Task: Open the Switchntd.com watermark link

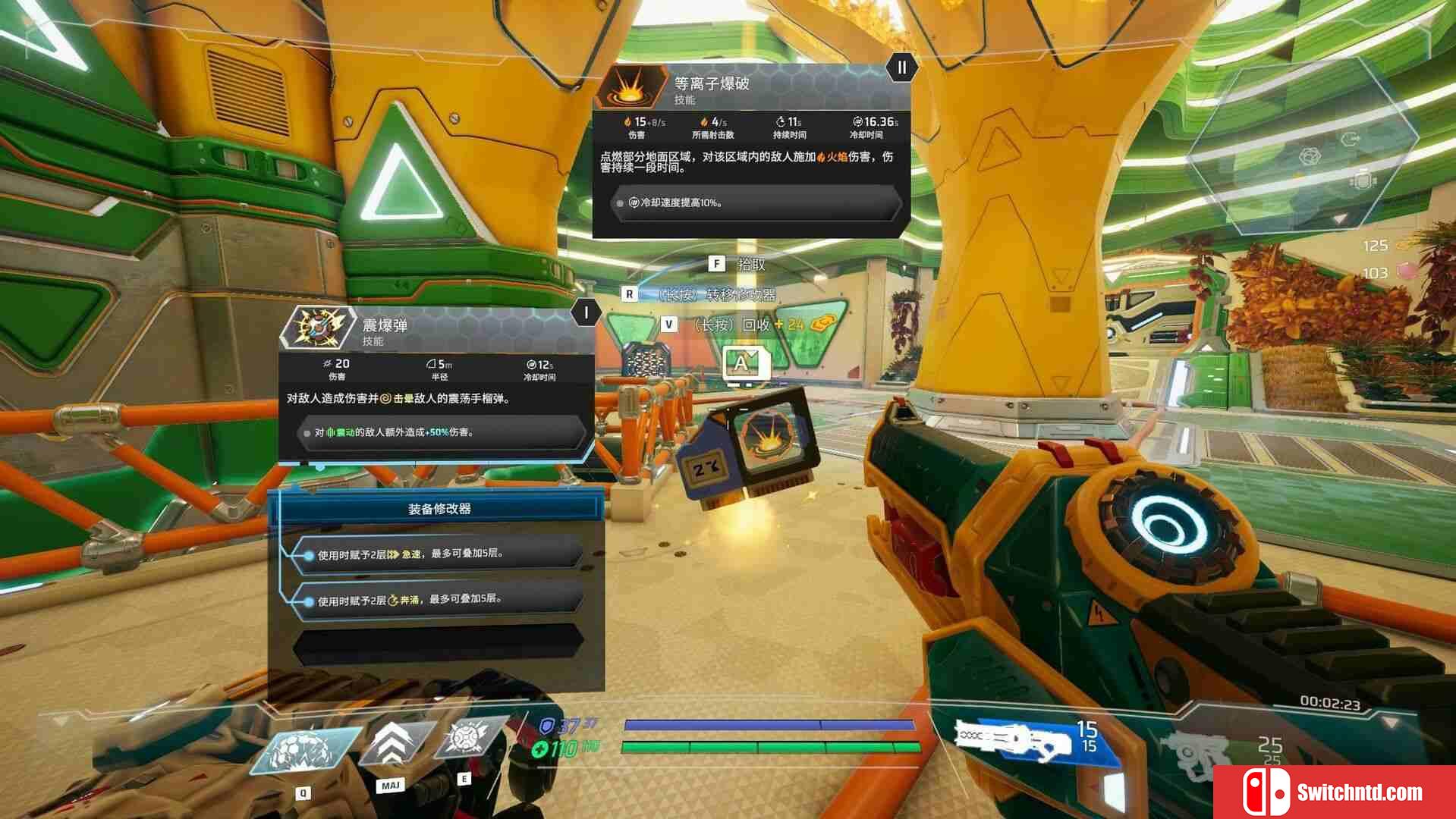Action: tap(1334, 792)
